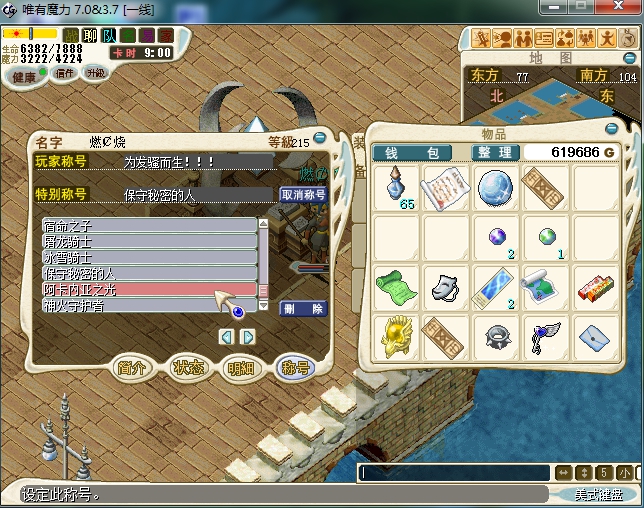Select the 屠龙骑士 title row

pyautogui.click(x=149, y=241)
